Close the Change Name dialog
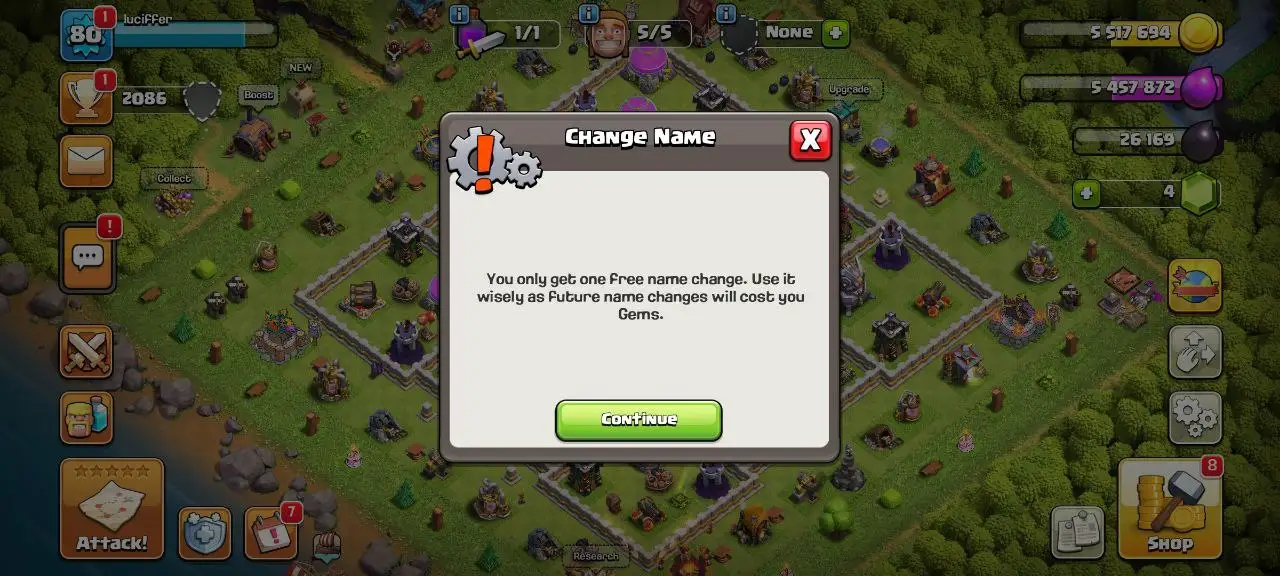Screen dimensions: 1280x576 (810, 140)
